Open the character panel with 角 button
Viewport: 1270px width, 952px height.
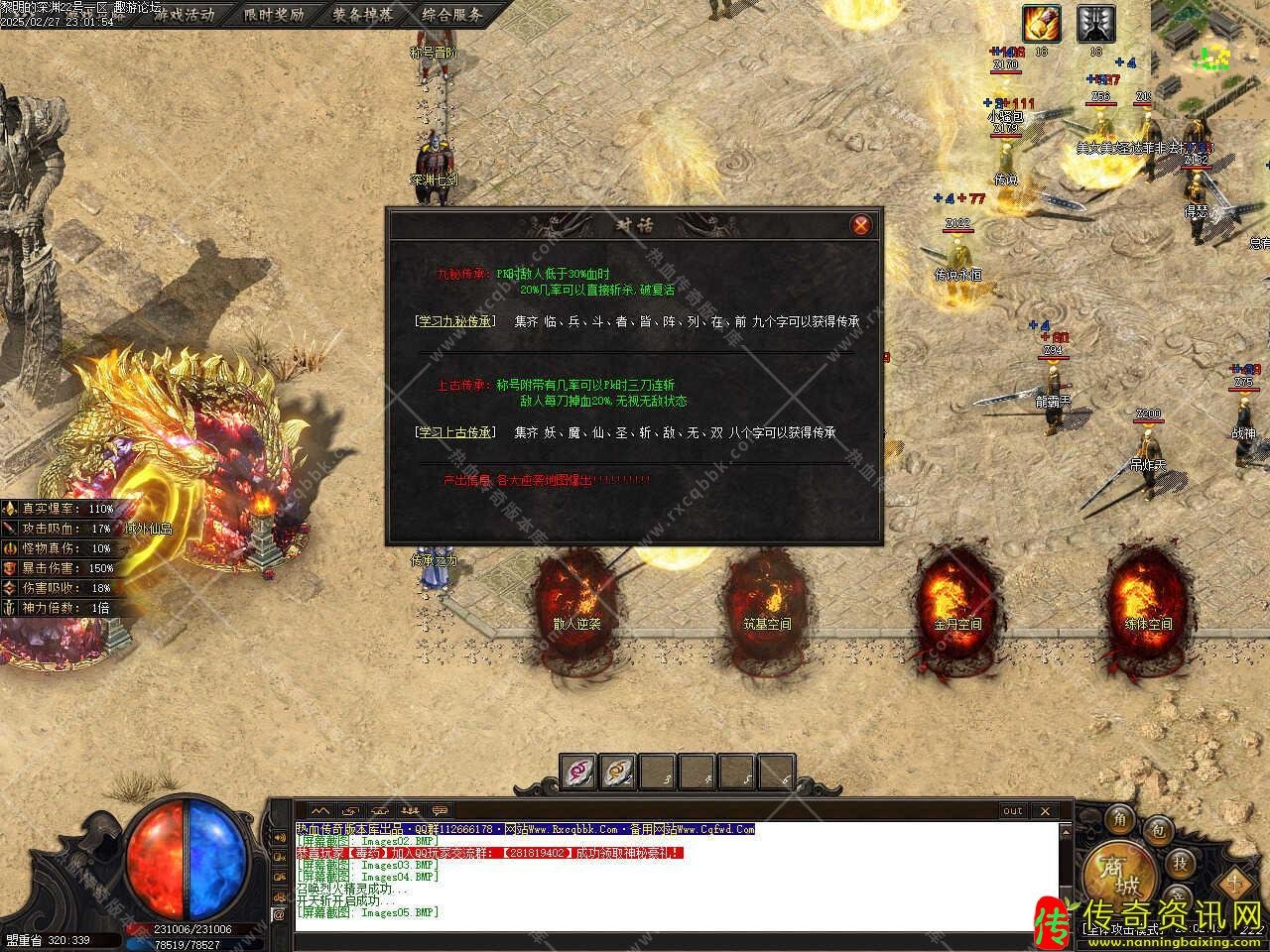tap(1120, 818)
